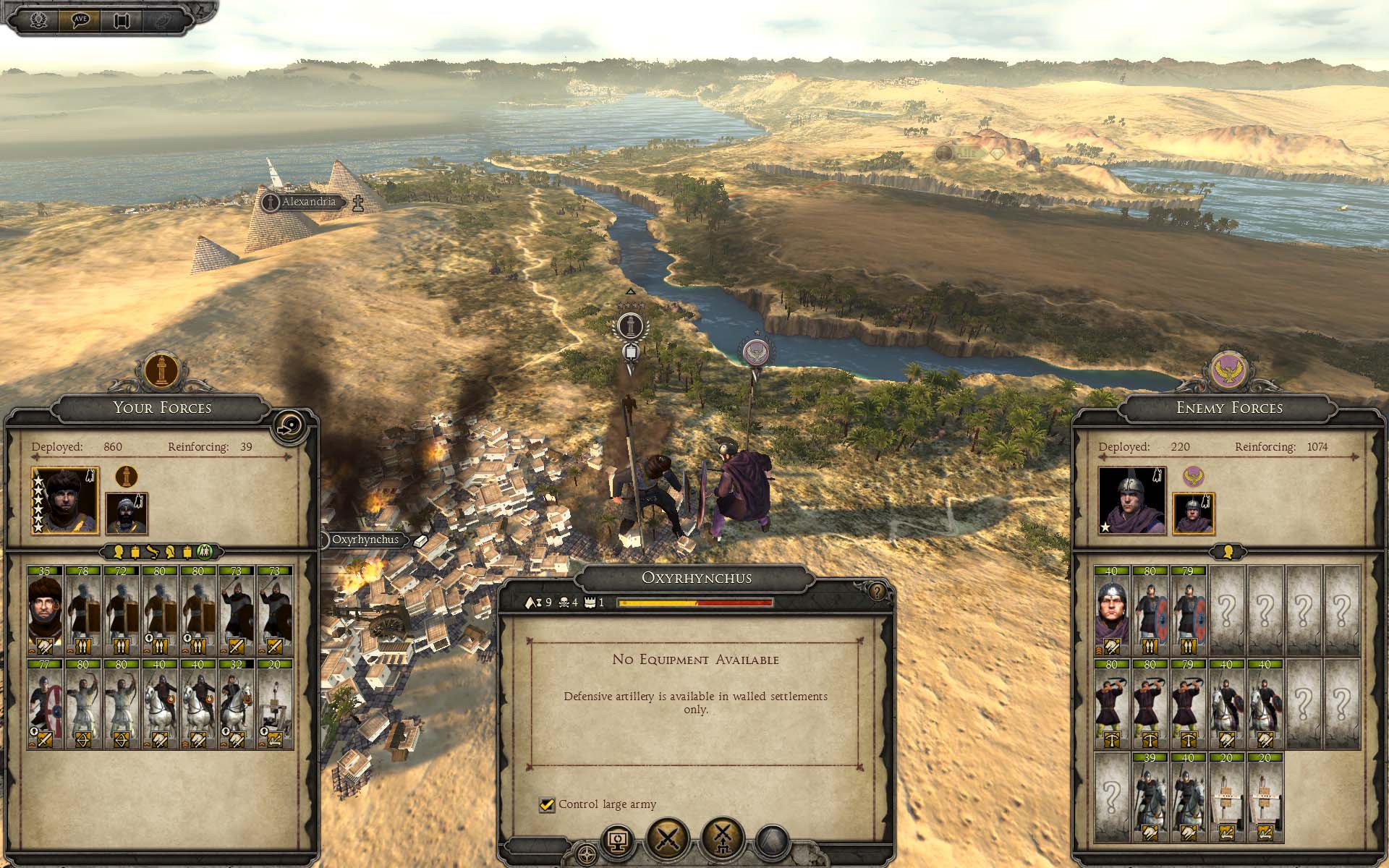Viewport: 1389px width, 868px height.
Task: Open the AVE speech bubble tab
Action: coord(80,20)
